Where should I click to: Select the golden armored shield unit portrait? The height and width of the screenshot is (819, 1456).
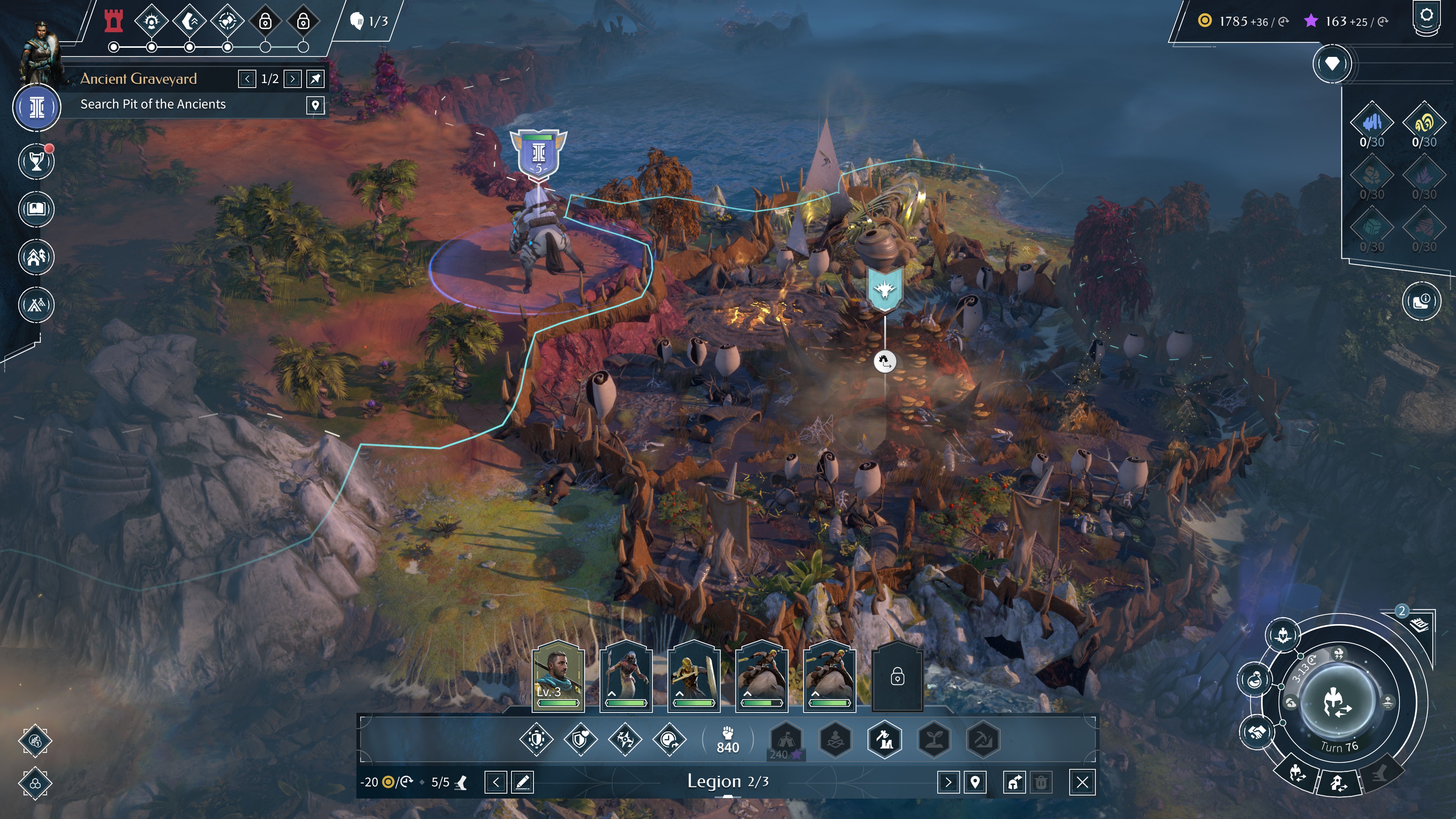coord(693,676)
